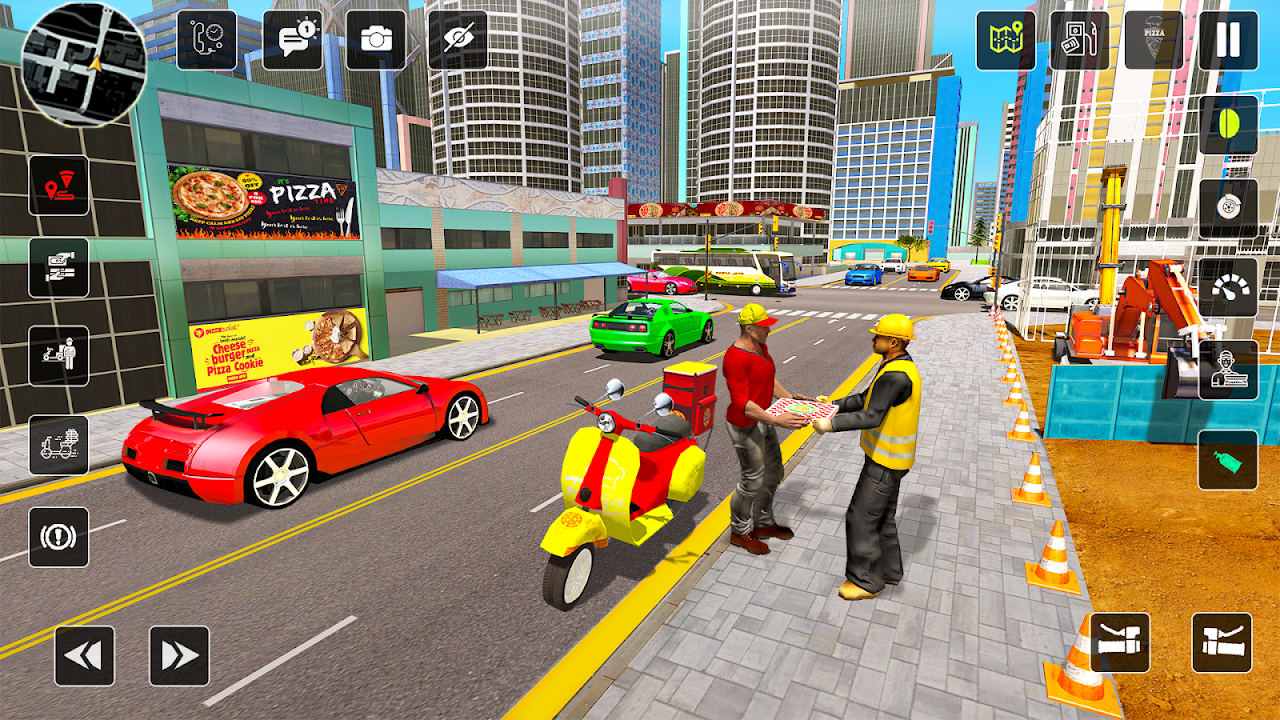
Task: Activate the photo camera mode
Action: (x=375, y=40)
